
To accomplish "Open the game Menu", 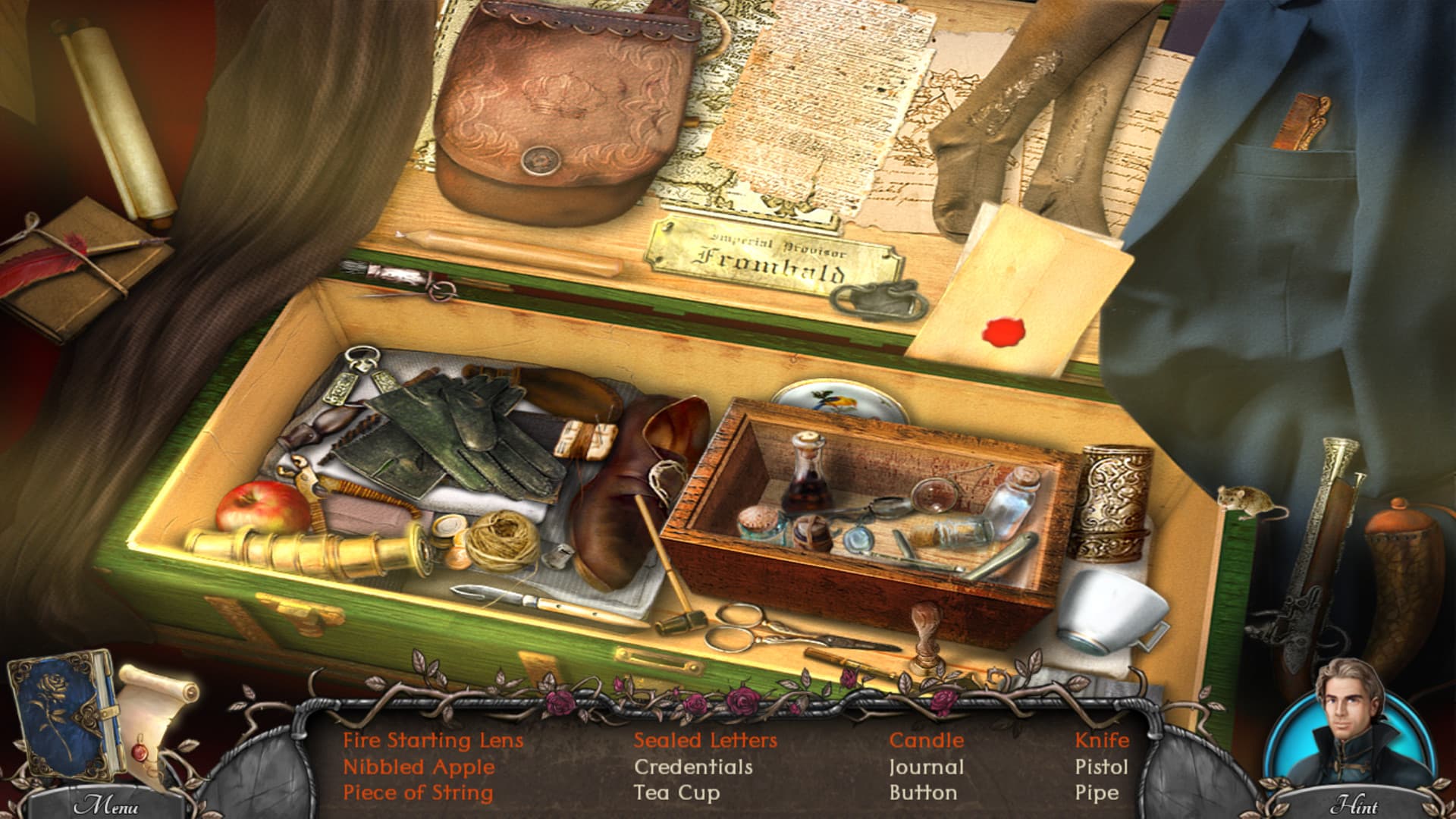I will pyautogui.click(x=106, y=802).
